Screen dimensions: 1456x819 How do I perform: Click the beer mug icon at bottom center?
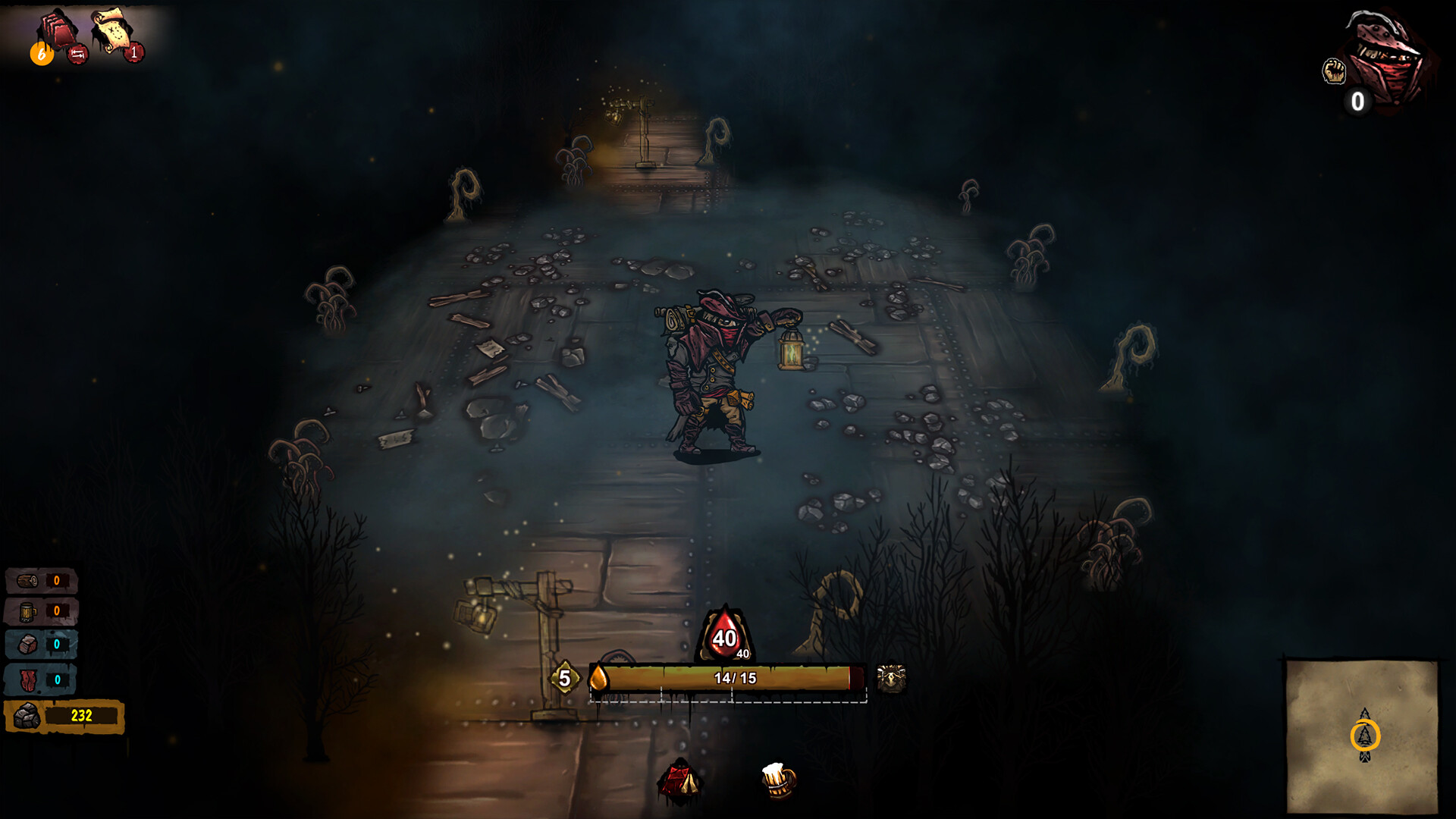[x=777, y=782]
